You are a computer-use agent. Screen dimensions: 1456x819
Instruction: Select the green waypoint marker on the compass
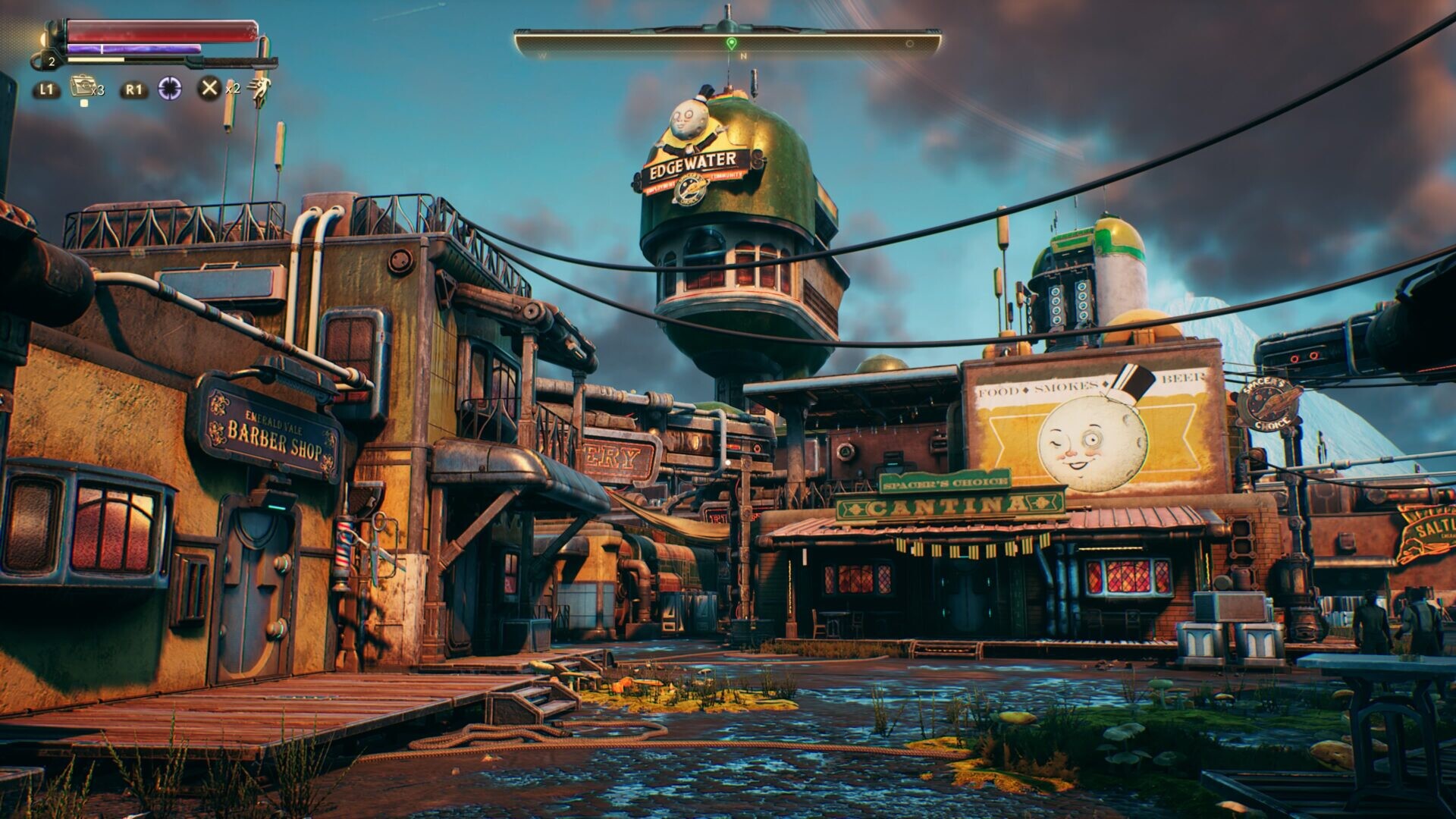(730, 42)
